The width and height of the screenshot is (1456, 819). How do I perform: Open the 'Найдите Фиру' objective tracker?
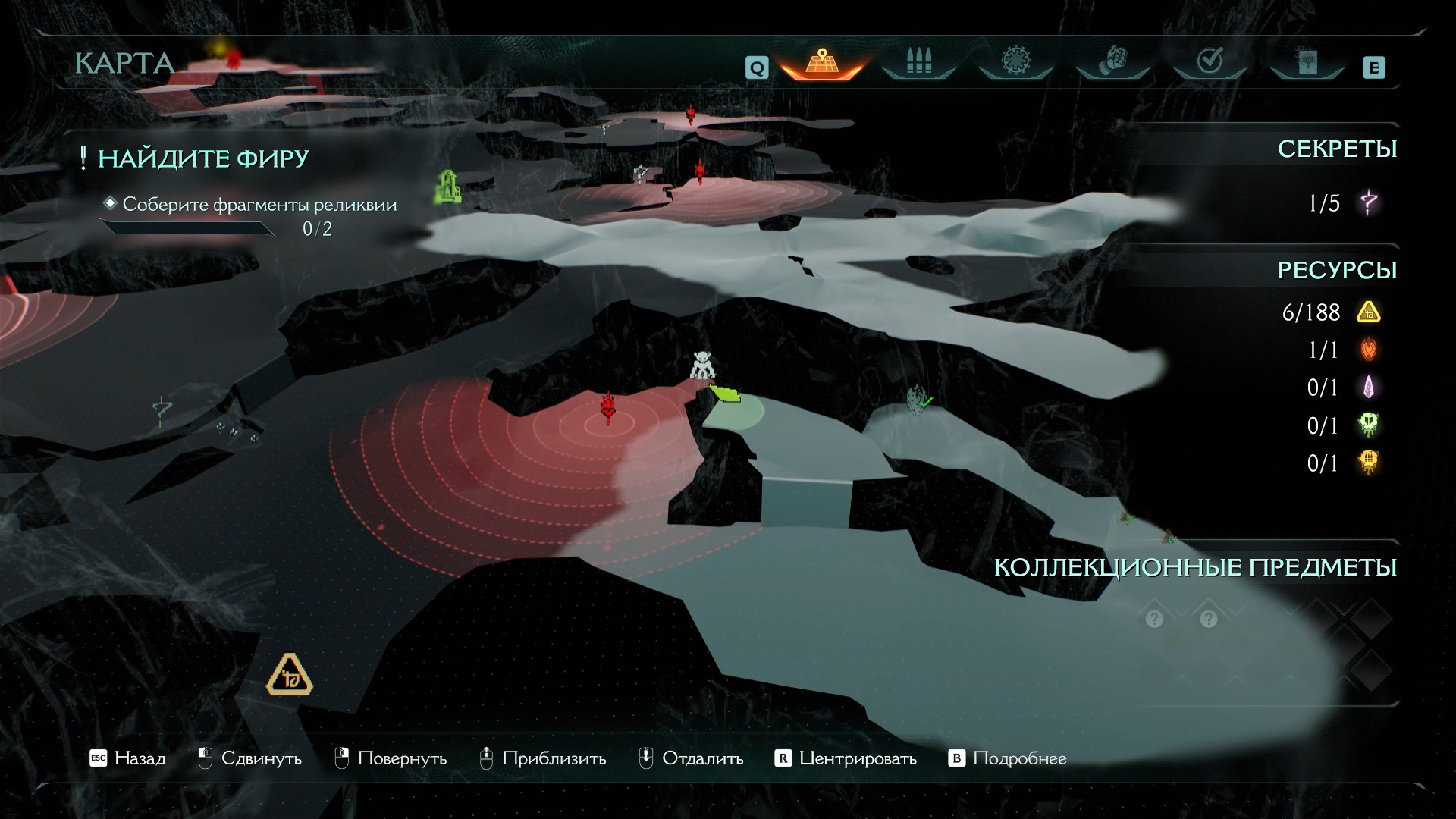(x=203, y=158)
